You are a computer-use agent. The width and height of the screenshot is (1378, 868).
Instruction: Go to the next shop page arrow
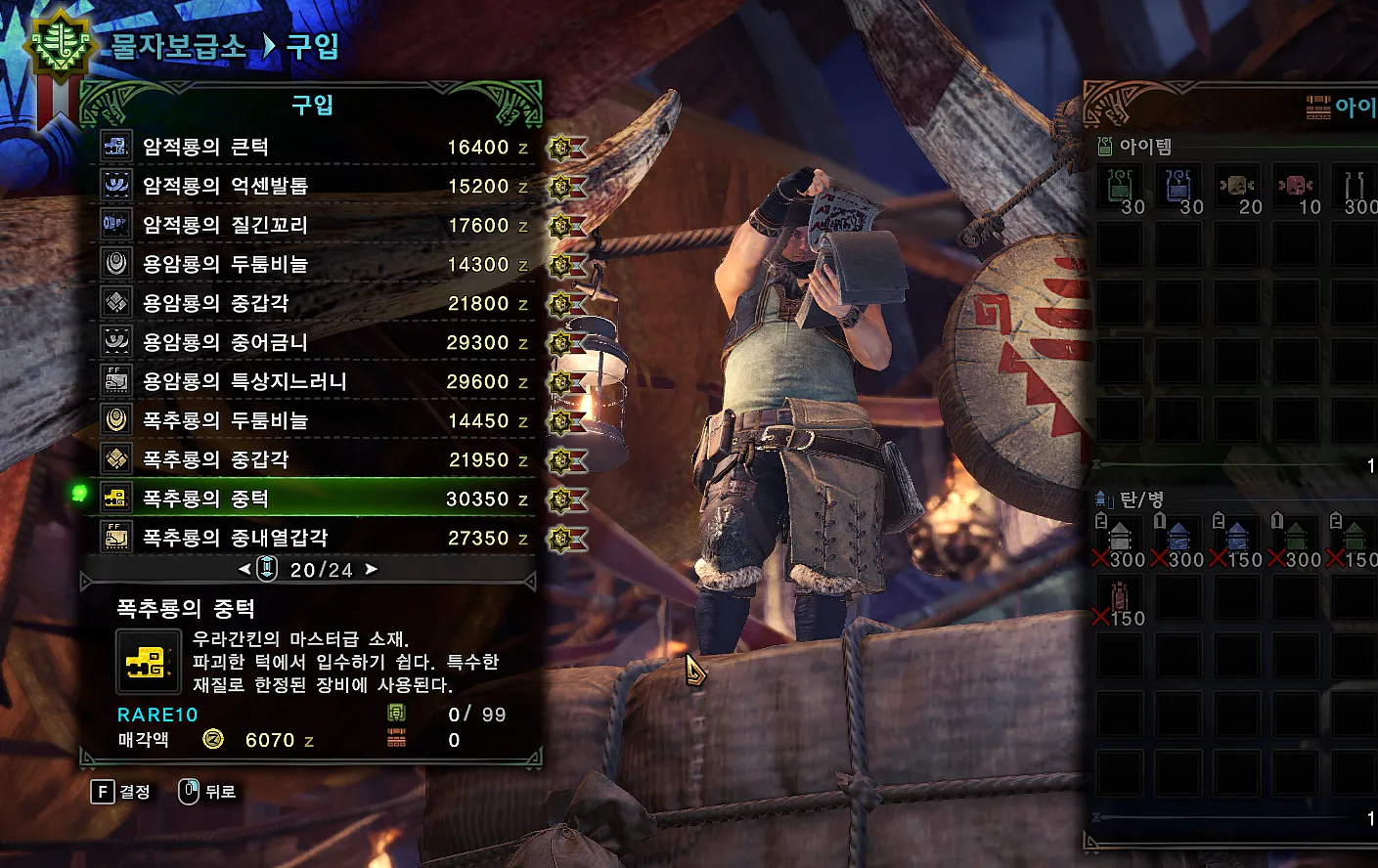pyautogui.click(x=372, y=569)
